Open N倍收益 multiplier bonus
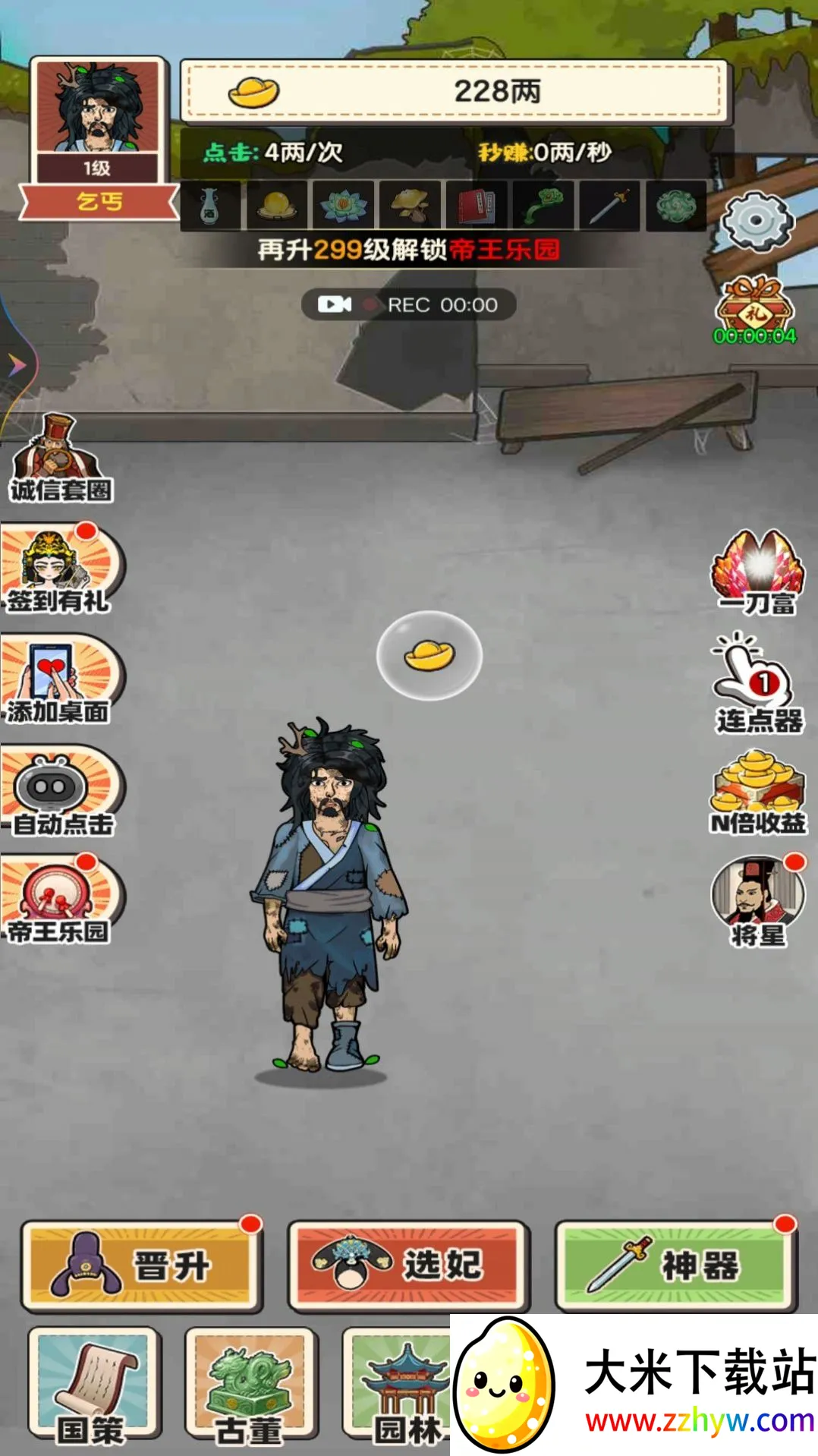This screenshot has height=1456, width=818. pyautogui.click(x=758, y=793)
